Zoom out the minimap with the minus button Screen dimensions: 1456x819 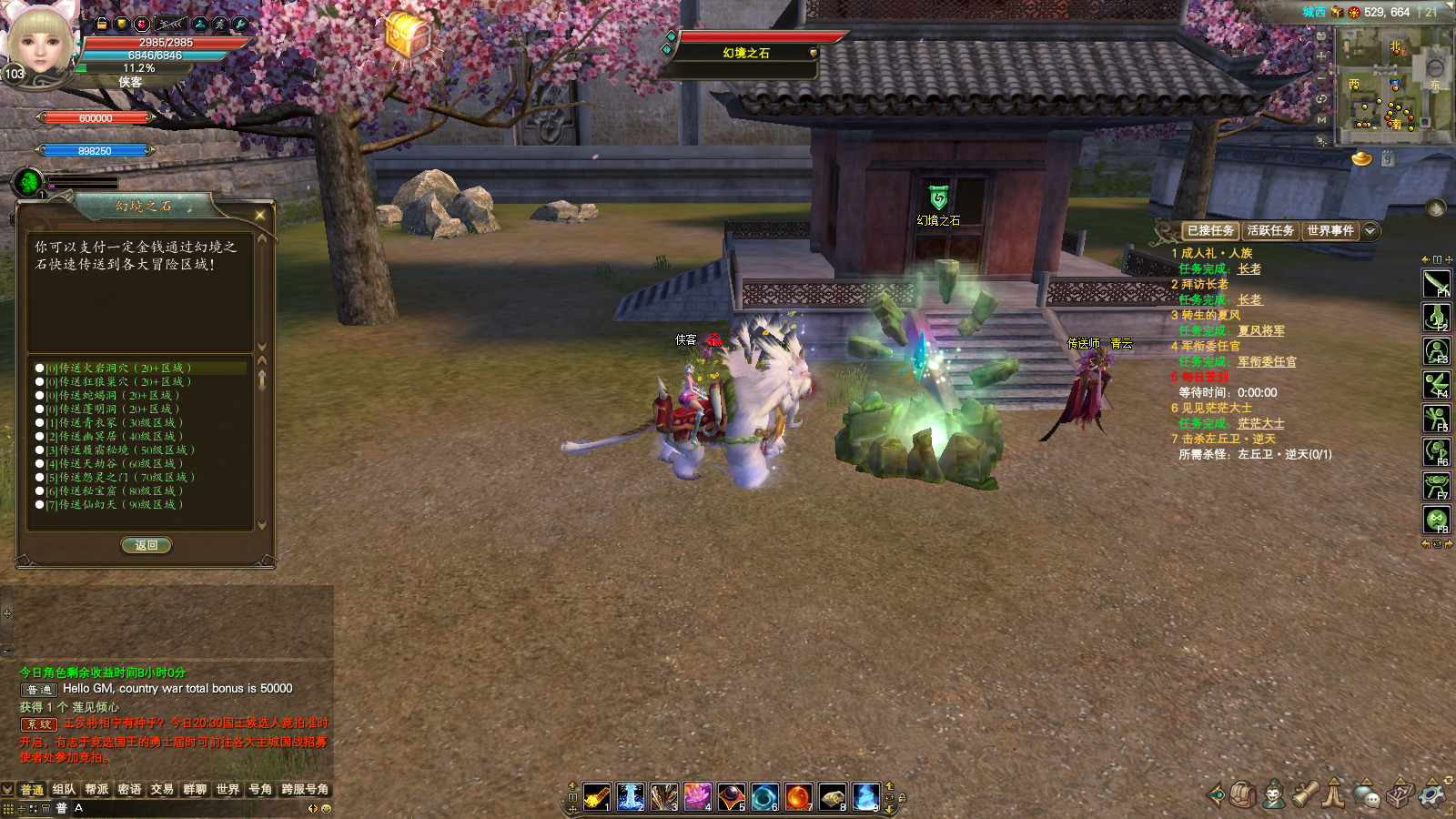click(x=1321, y=77)
